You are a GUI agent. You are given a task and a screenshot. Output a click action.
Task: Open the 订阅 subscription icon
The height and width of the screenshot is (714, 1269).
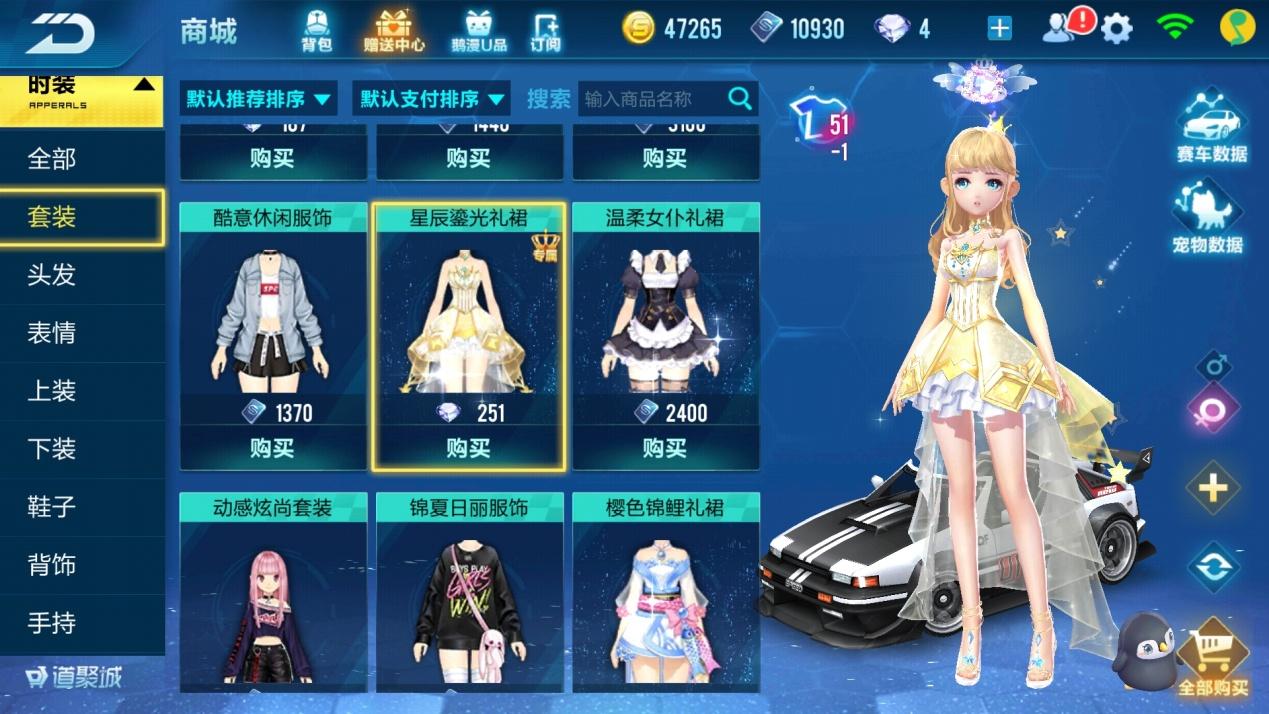545,30
